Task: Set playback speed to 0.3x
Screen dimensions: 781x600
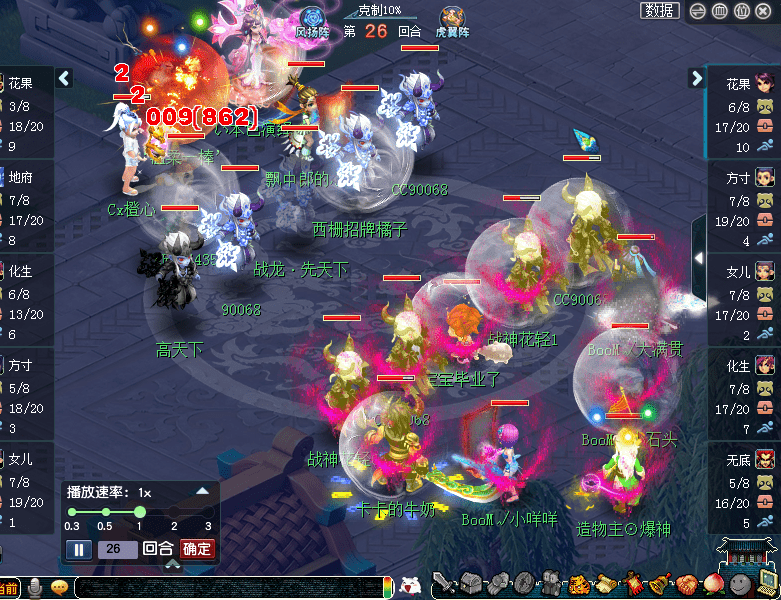Action: tap(72, 511)
